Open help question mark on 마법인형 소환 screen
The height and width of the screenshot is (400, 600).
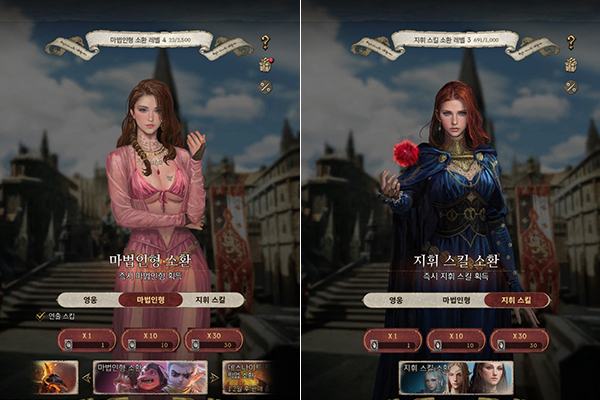pyautogui.click(x=265, y=42)
